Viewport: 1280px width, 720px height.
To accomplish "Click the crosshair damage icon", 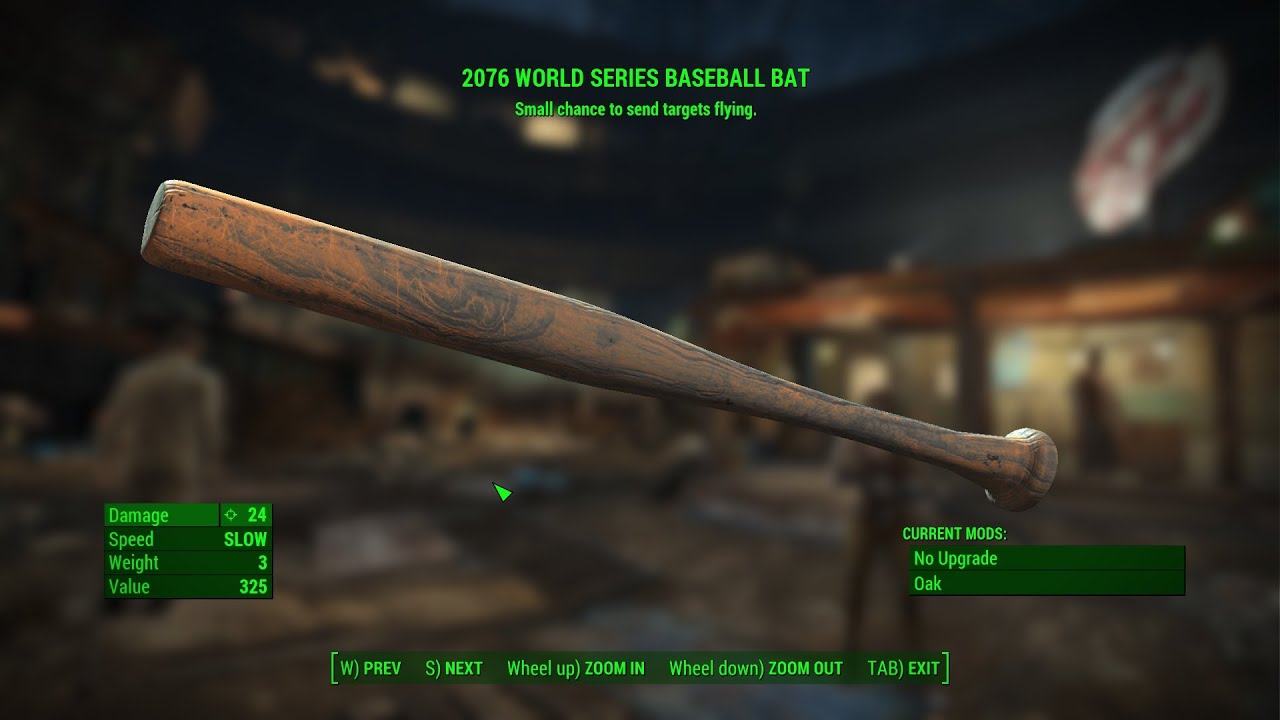I will coord(229,515).
